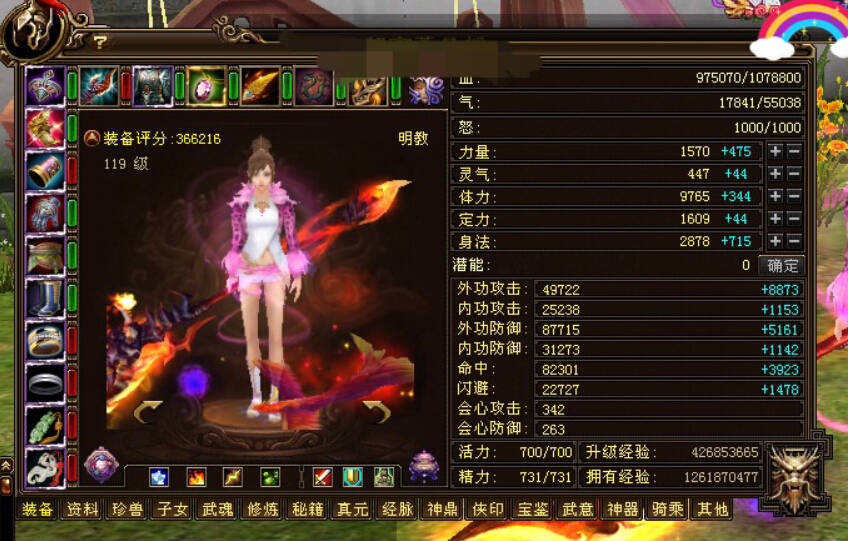
Task: Click the question mark help button
Action: [x=100, y=42]
